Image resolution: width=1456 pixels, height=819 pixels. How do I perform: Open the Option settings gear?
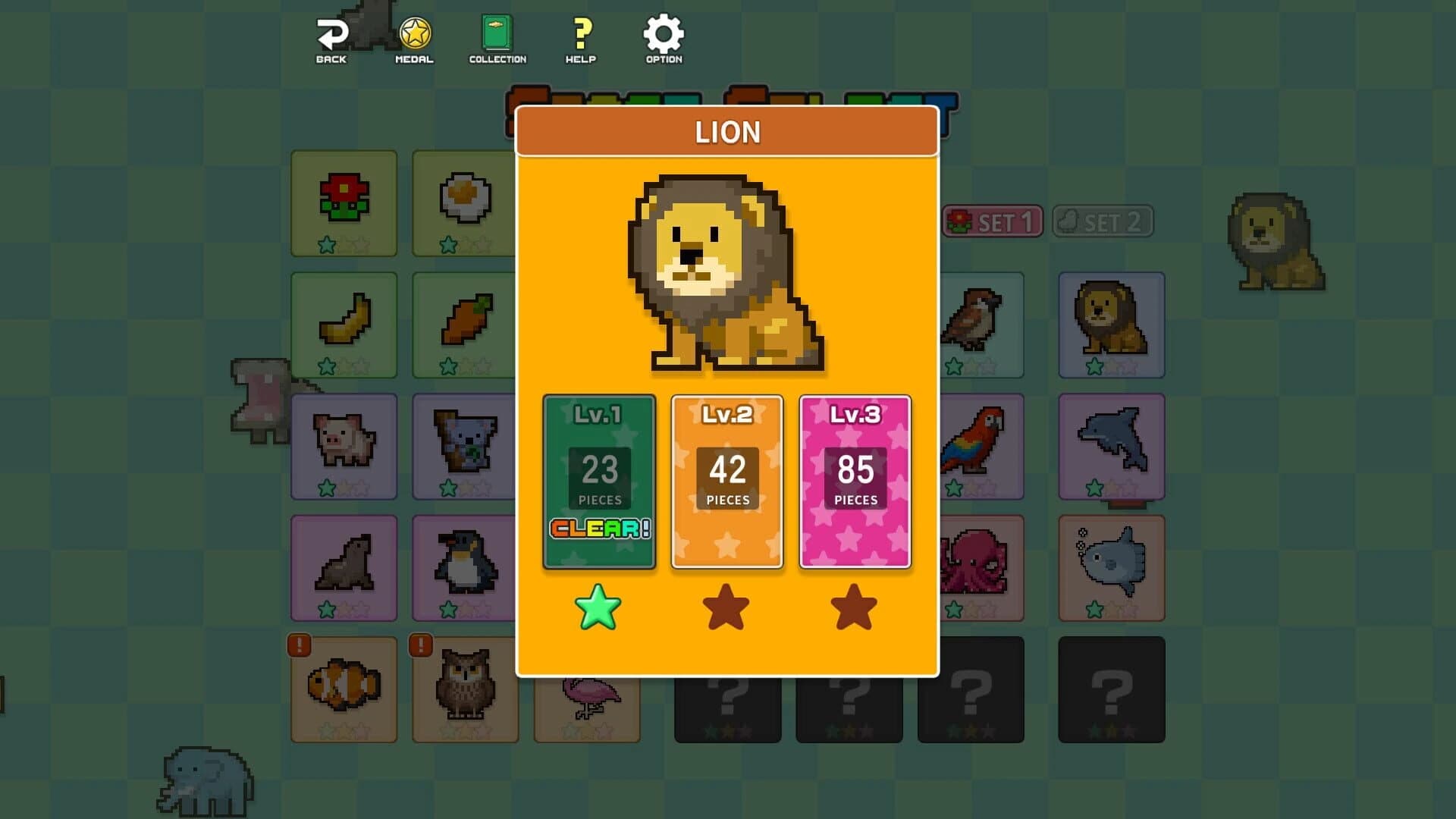tap(663, 33)
